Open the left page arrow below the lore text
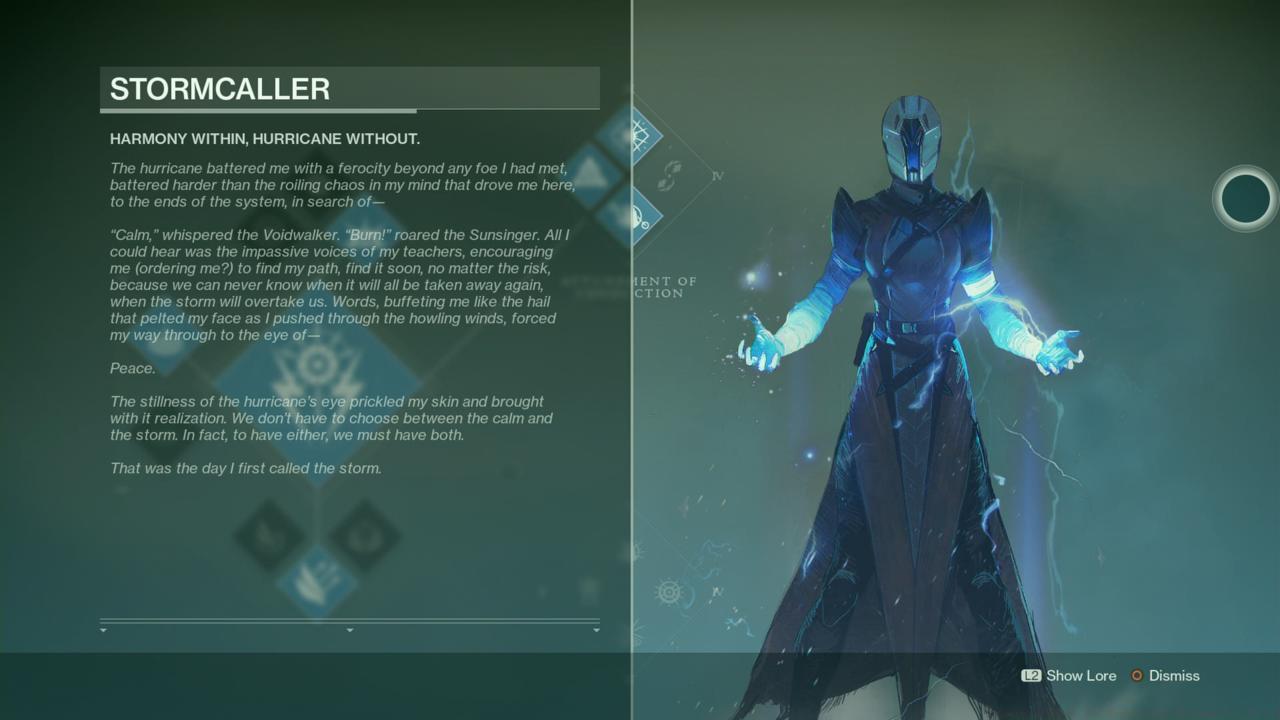The width and height of the screenshot is (1280, 720). [x=102, y=631]
